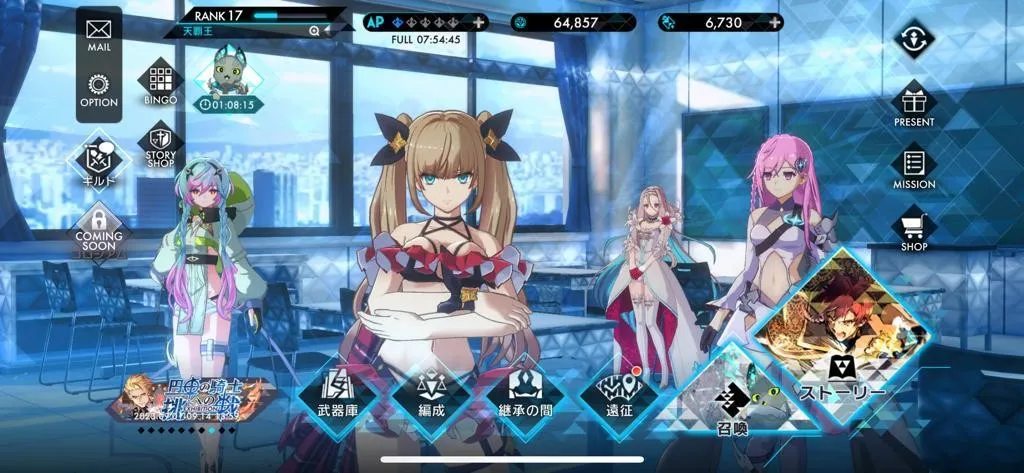This screenshot has width=1024, height=473.
Task: Add gems next to 6,730
Action: tap(773, 22)
